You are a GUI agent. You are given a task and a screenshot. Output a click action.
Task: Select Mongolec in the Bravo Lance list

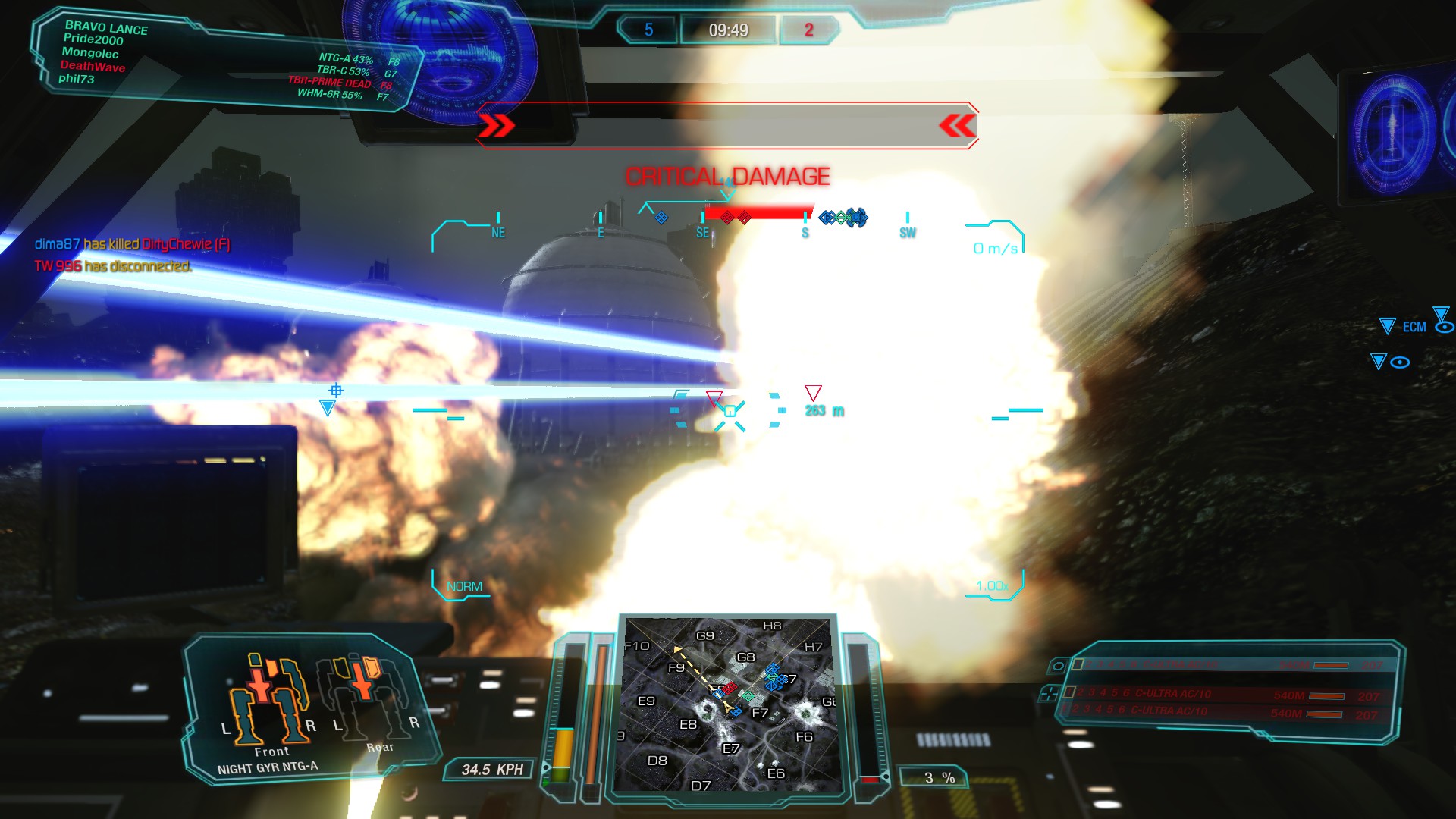90,53
